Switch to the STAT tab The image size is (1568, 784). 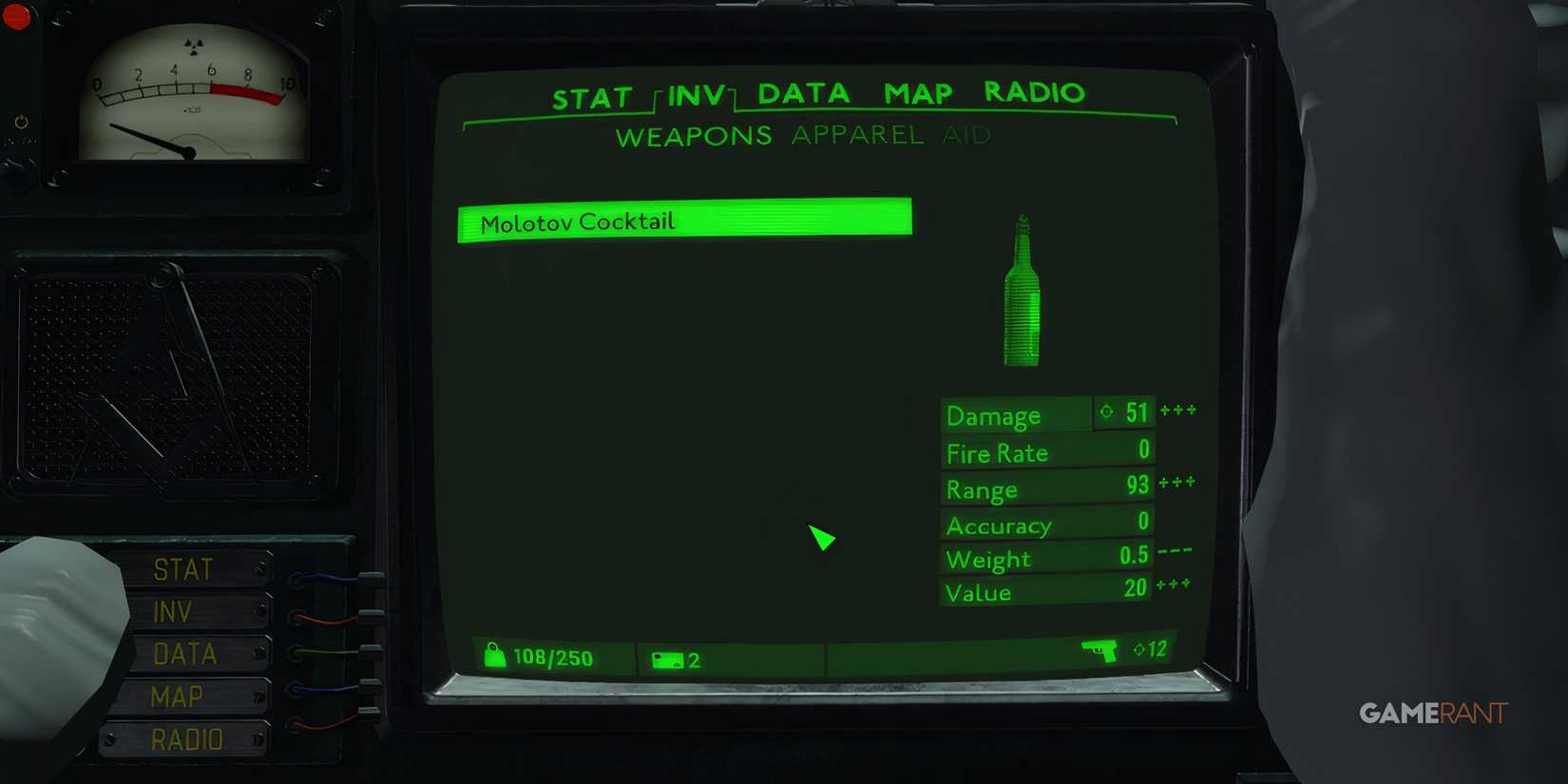(594, 93)
